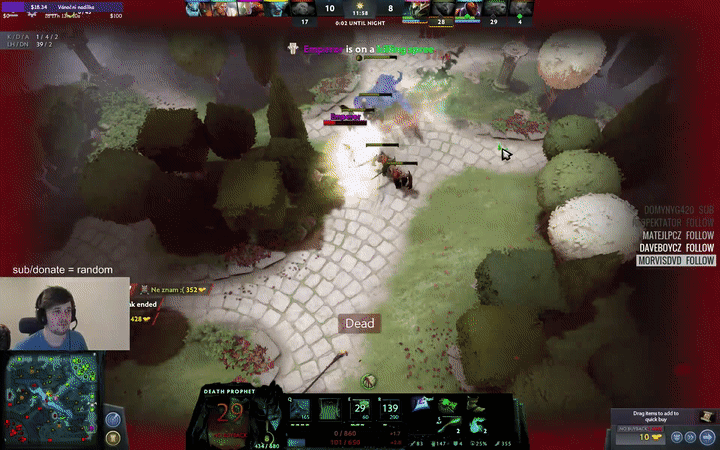Click the streamer webcam overlay
Image resolution: width=720 pixels, height=450 pixels.
(x=65, y=315)
